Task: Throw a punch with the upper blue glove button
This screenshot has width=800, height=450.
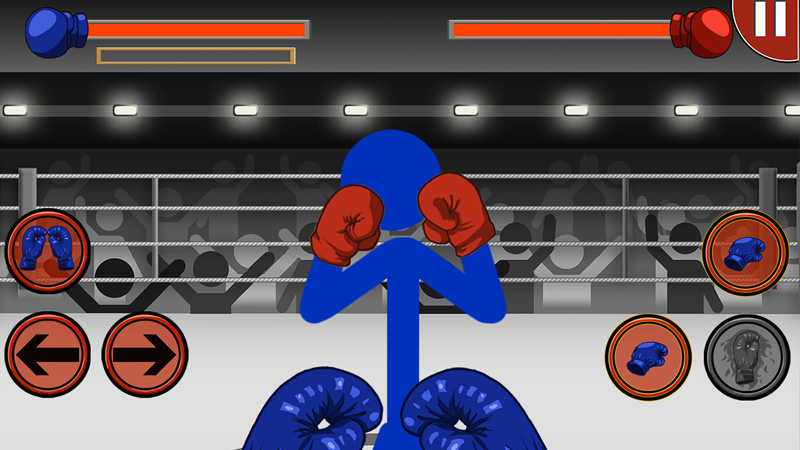Action: 745,253
